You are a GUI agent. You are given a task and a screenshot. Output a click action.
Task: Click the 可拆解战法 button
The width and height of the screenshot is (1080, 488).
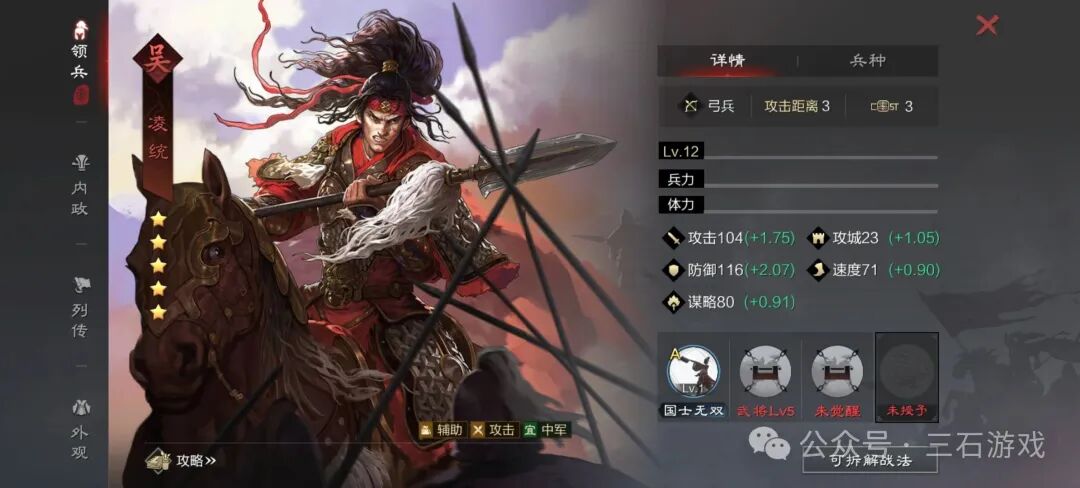[x=870, y=461]
